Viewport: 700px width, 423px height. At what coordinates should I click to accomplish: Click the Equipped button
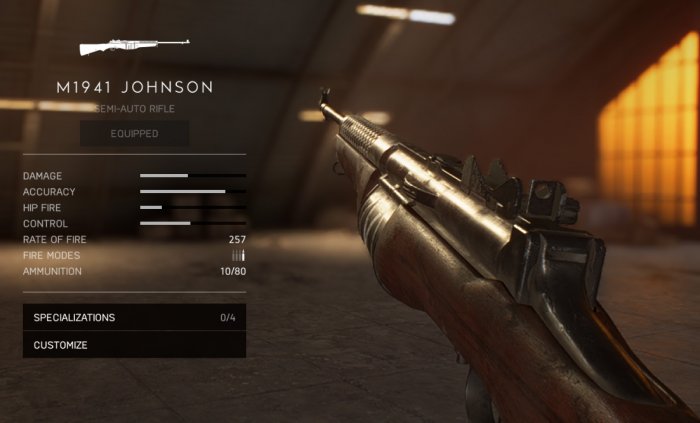pos(134,134)
